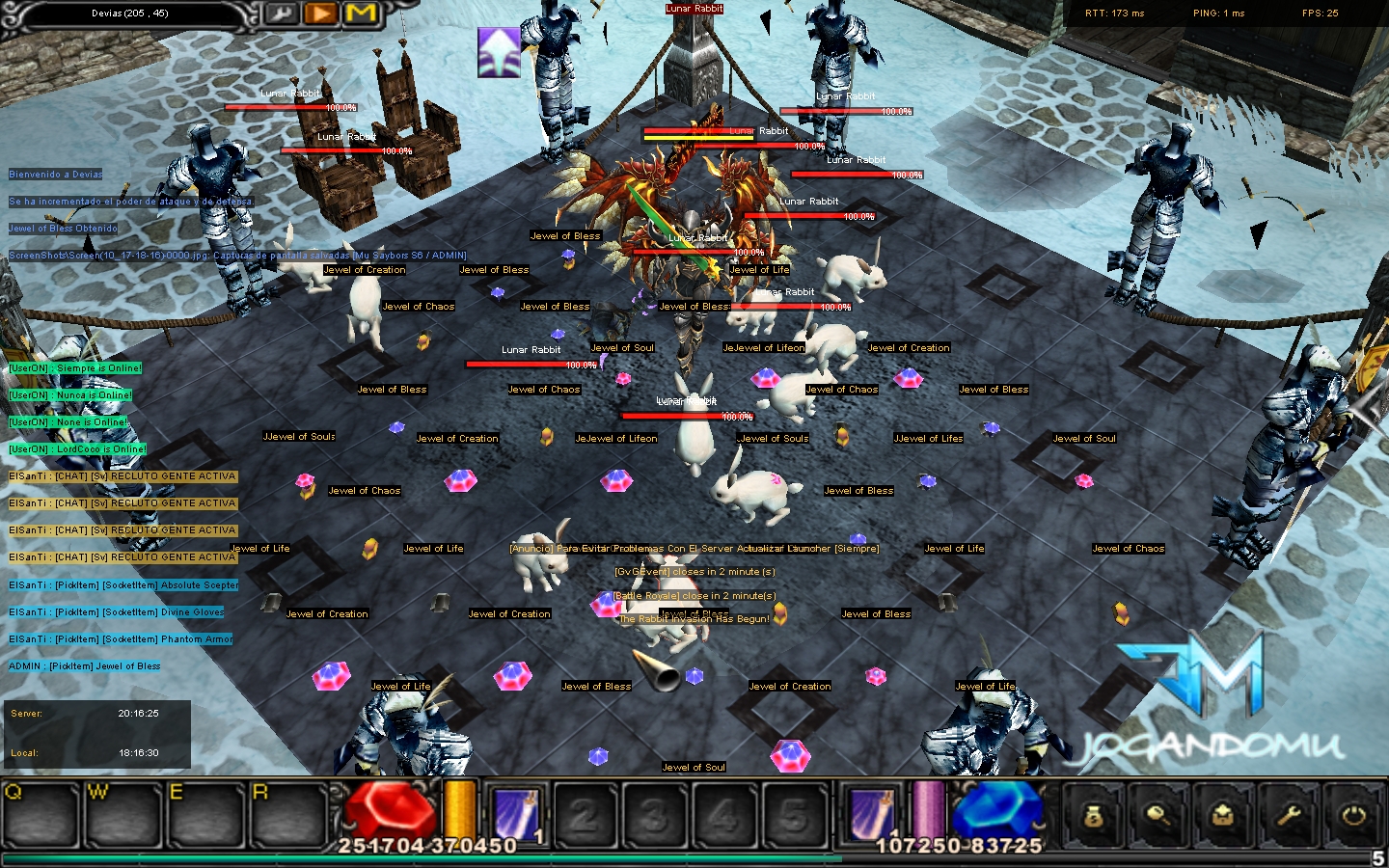Viewport: 1389px width, 868px height.
Task: Select skill slot number 5
Action: click(794, 815)
